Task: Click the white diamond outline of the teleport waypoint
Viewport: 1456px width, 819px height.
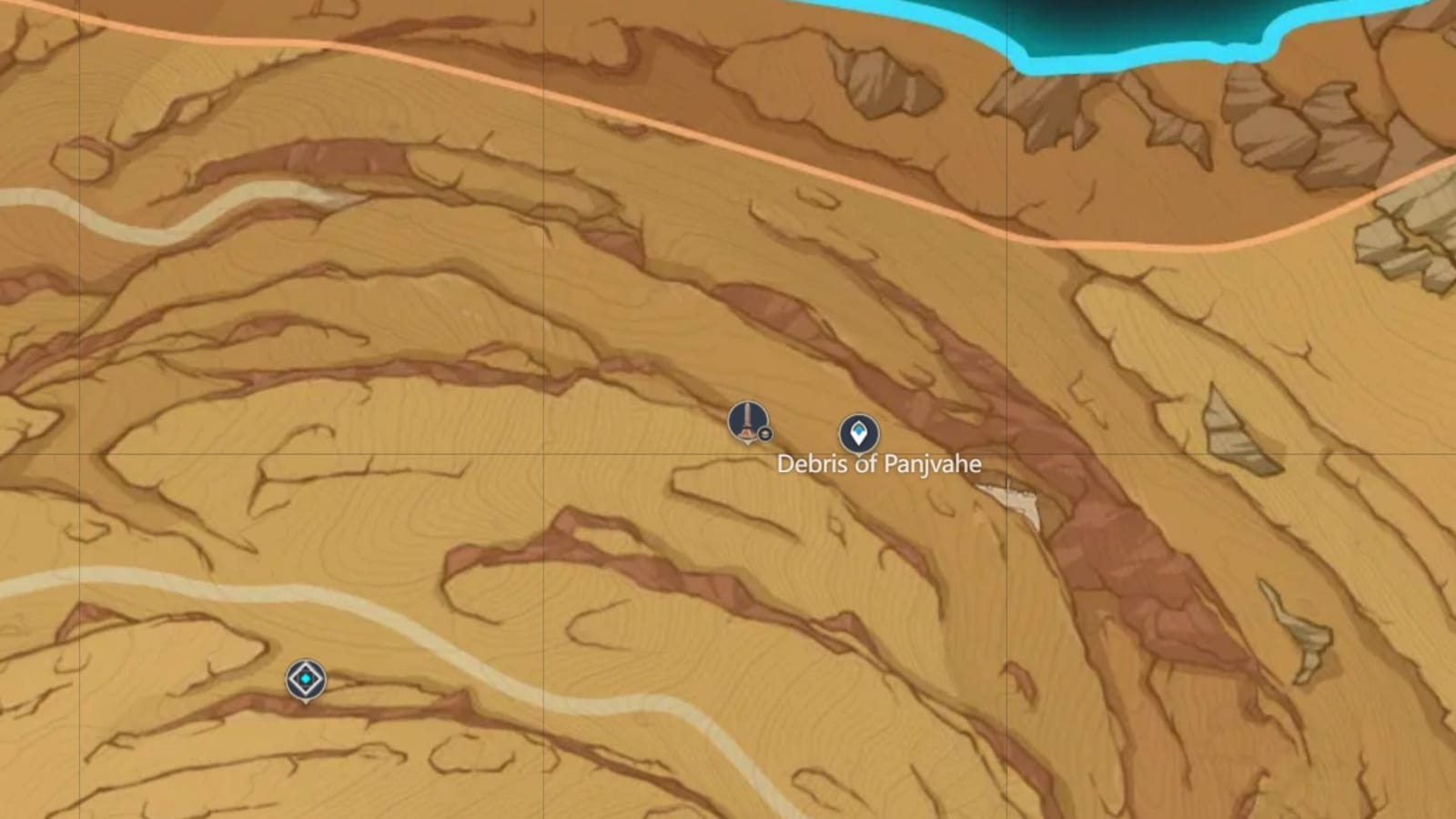Action: (x=305, y=664)
